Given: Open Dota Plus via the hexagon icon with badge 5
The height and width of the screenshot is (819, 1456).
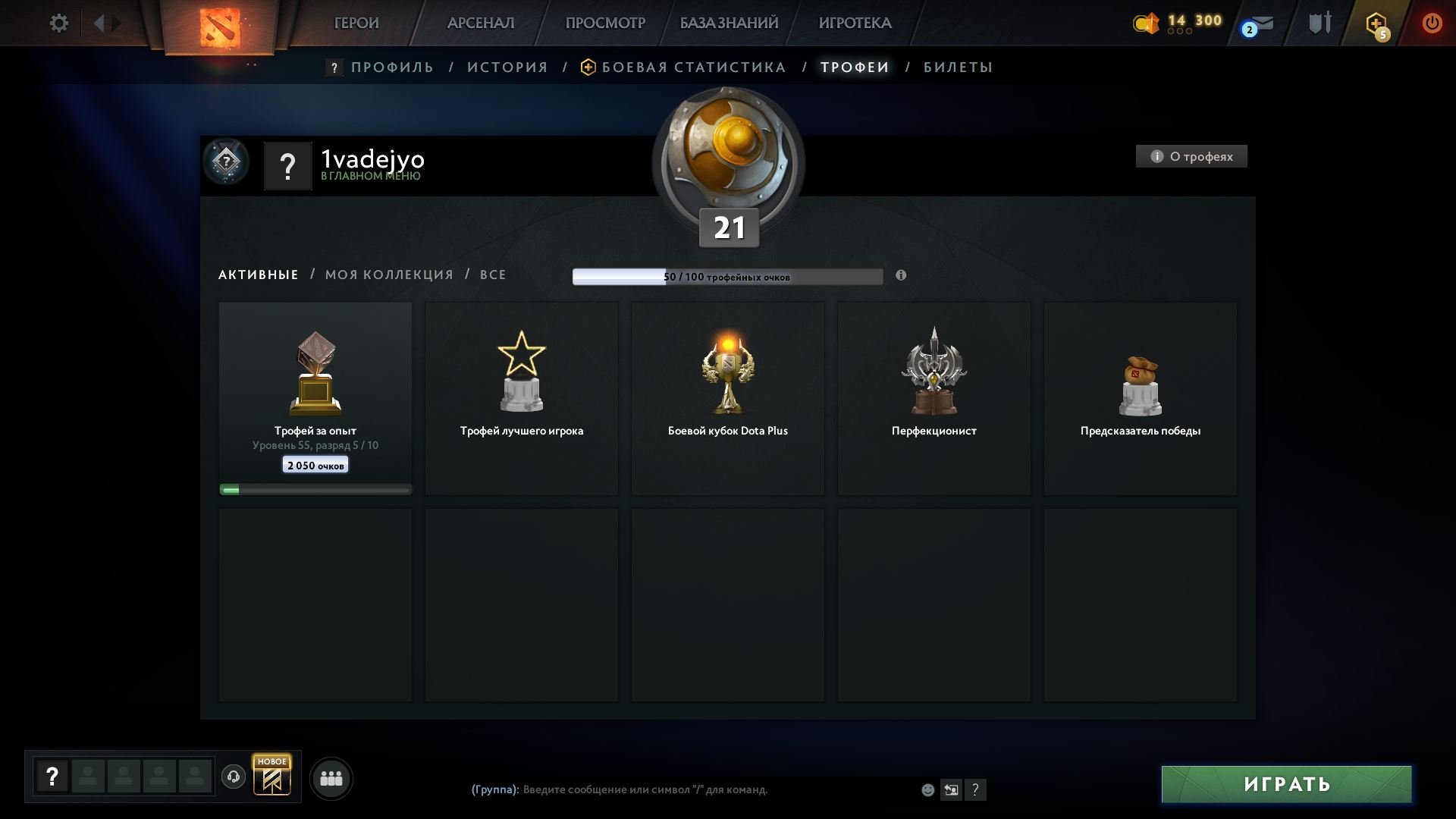Looking at the screenshot, I should coord(1374,24).
